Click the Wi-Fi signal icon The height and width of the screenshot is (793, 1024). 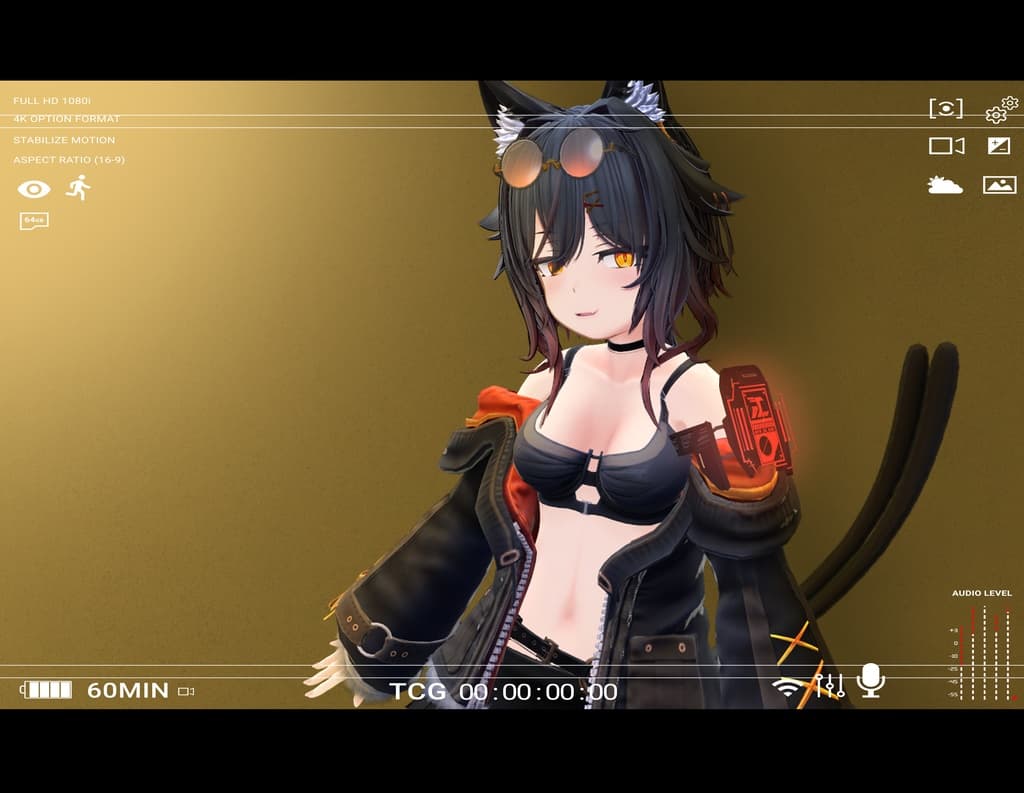pyautogui.click(x=790, y=687)
